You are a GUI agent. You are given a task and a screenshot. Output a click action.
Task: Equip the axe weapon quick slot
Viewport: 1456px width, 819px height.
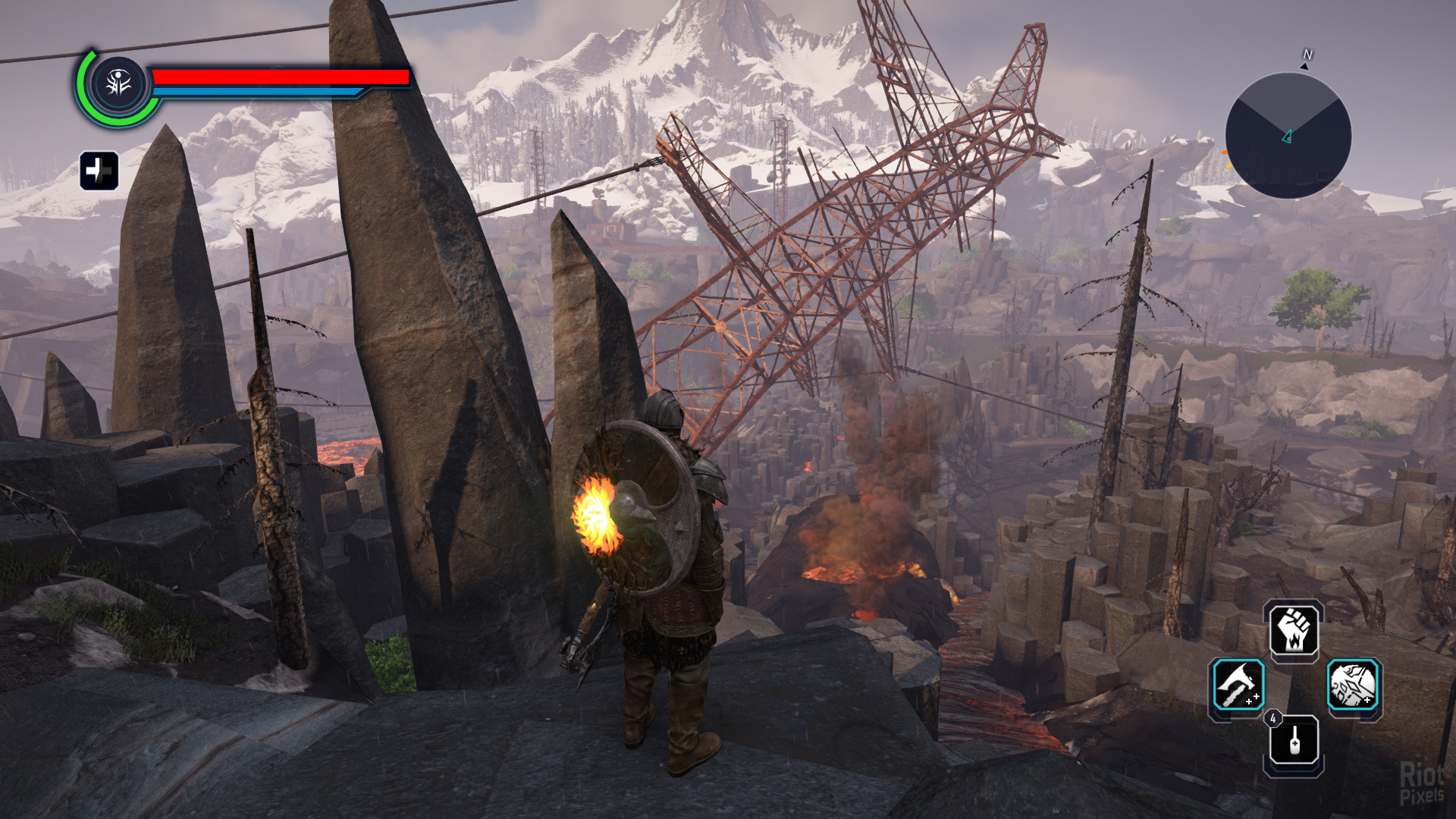pyautogui.click(x=1238, y=685)
